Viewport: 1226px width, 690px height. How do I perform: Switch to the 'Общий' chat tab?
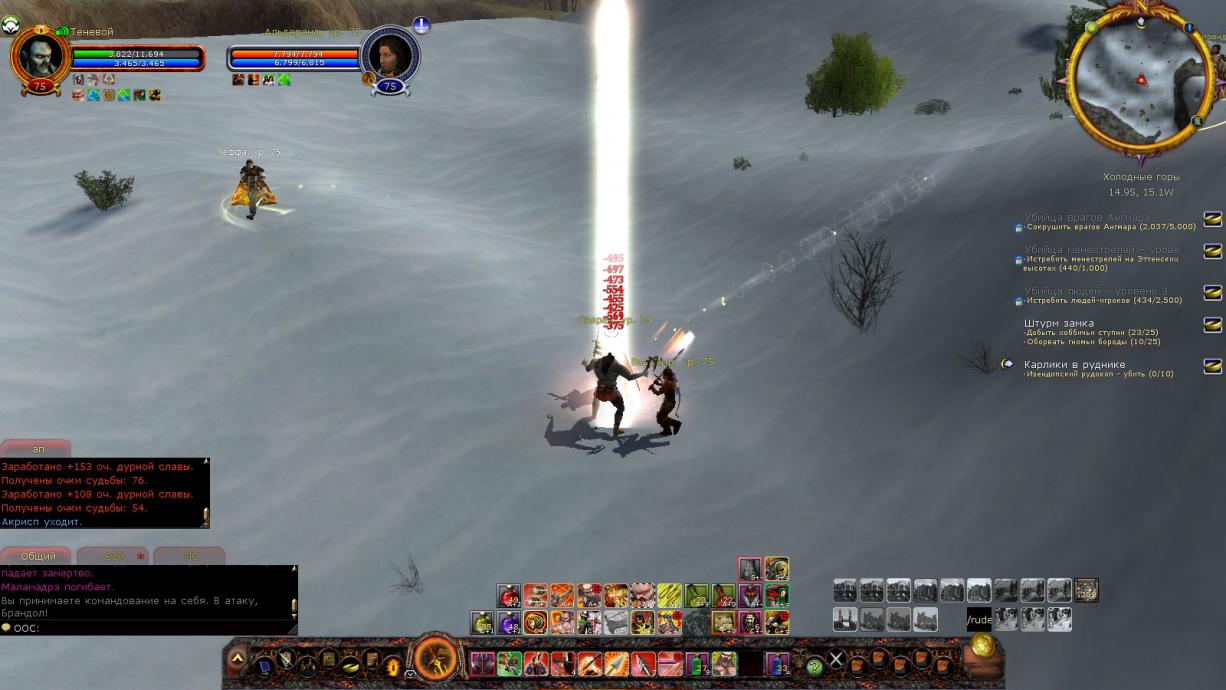(x=37, y=556)
